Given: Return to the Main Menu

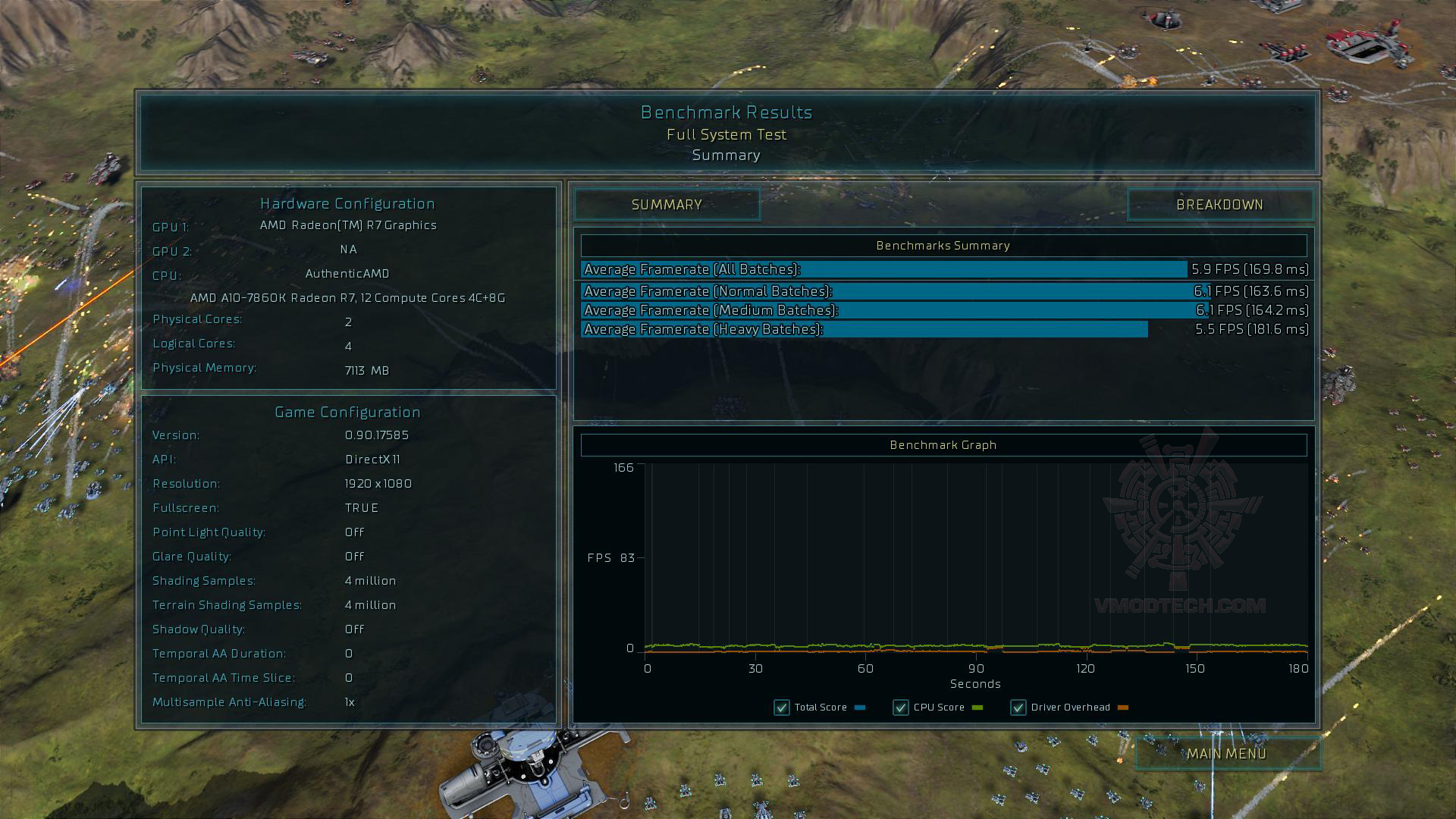Looking at the screenshot, I should 1226,754.
